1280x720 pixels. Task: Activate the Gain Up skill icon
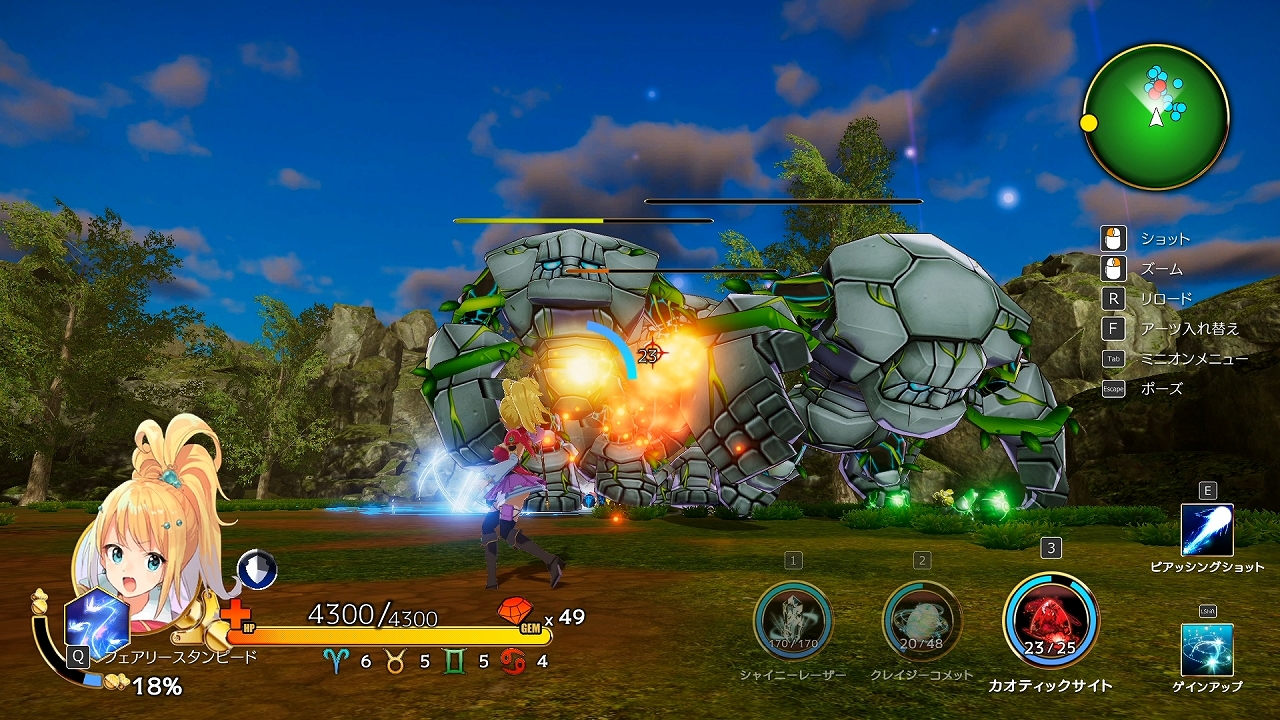coord(1207,650)
